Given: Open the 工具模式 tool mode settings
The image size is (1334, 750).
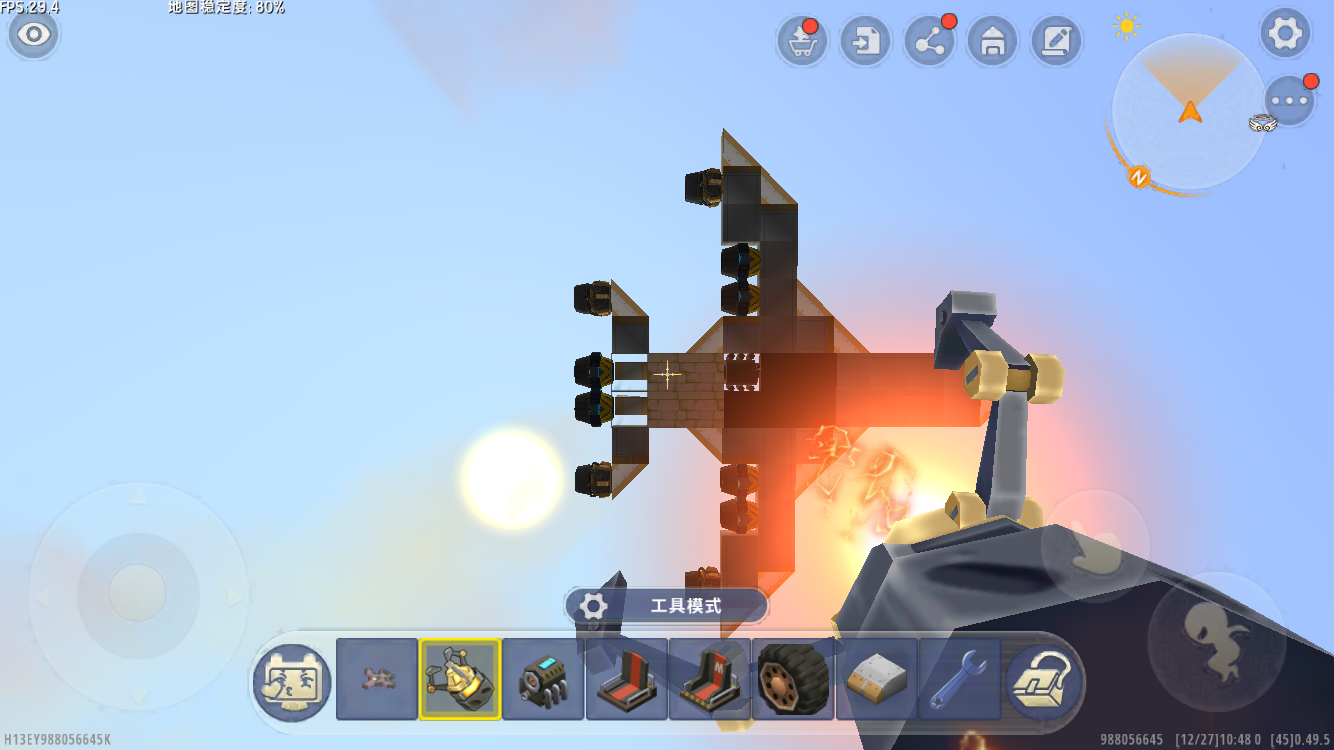Looking at the screenshot, I should pos(666,606).
